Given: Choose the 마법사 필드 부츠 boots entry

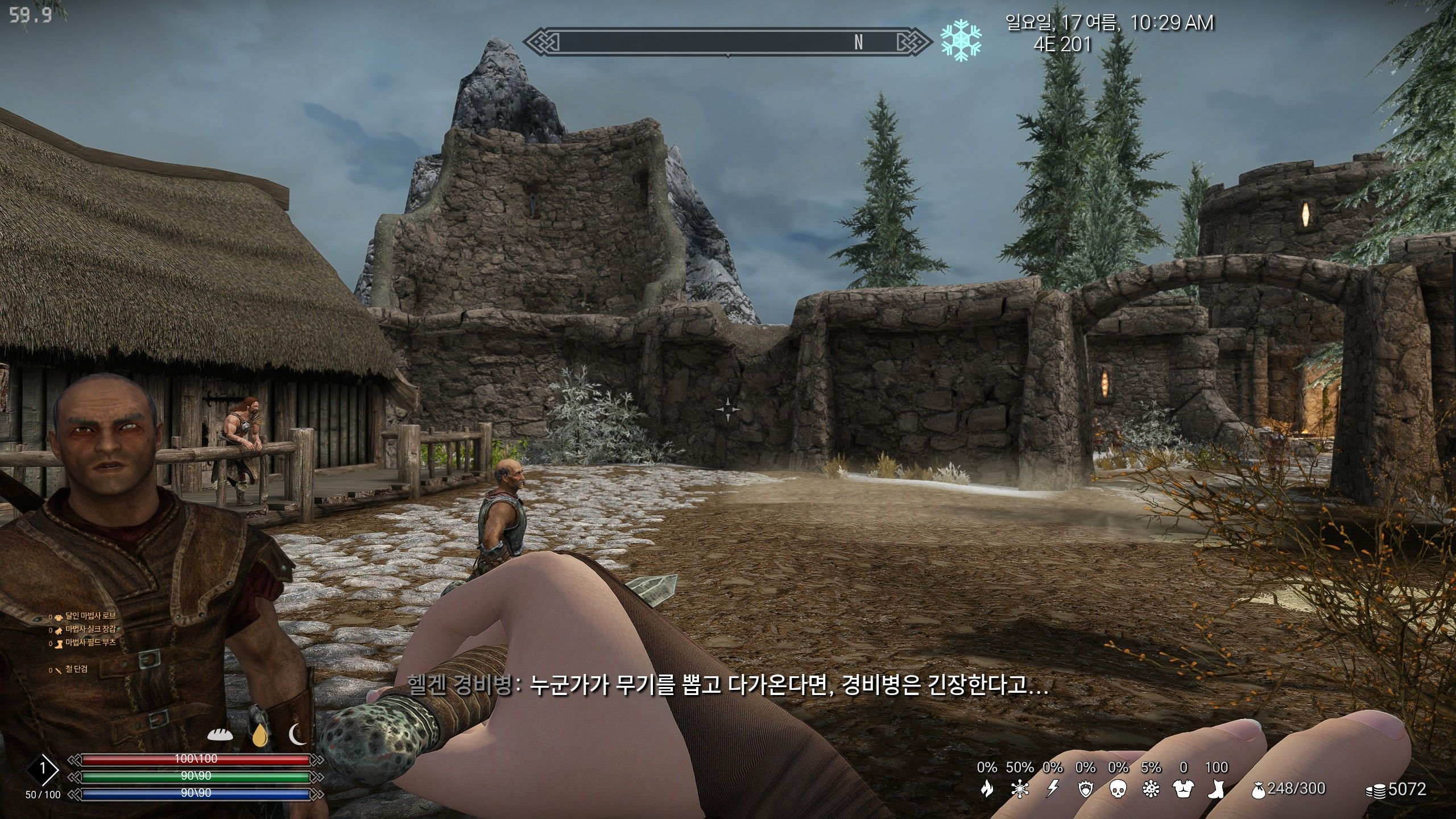Looking at the screenshot, I should tap(90, 642).
